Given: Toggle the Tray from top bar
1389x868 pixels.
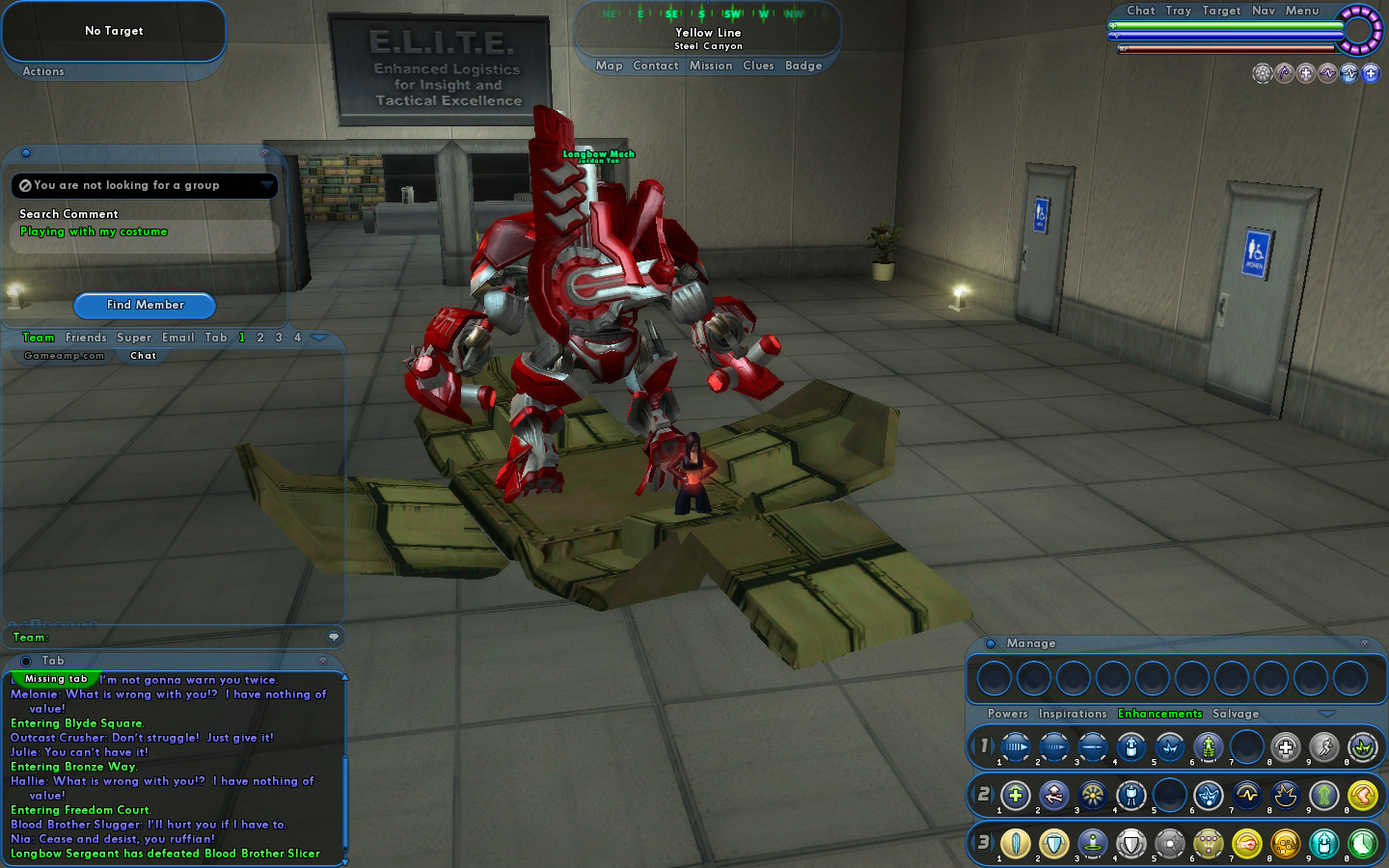Looking at the screenshot, I should (x=1179, y=11).
